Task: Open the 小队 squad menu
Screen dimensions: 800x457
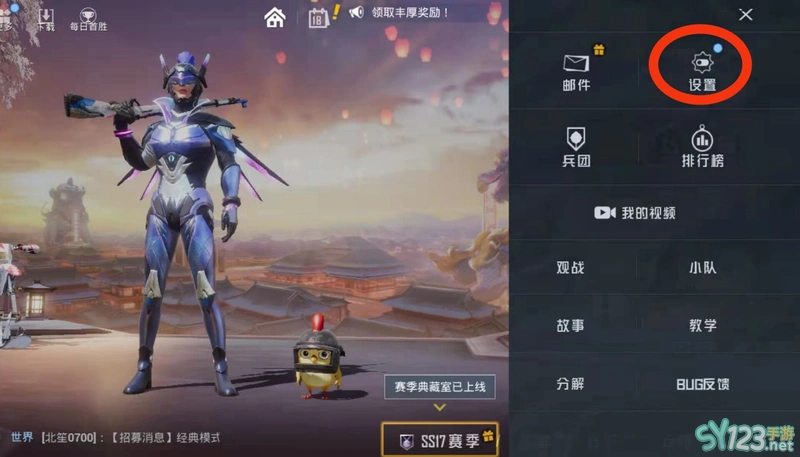Action: (x=702, y=268)
